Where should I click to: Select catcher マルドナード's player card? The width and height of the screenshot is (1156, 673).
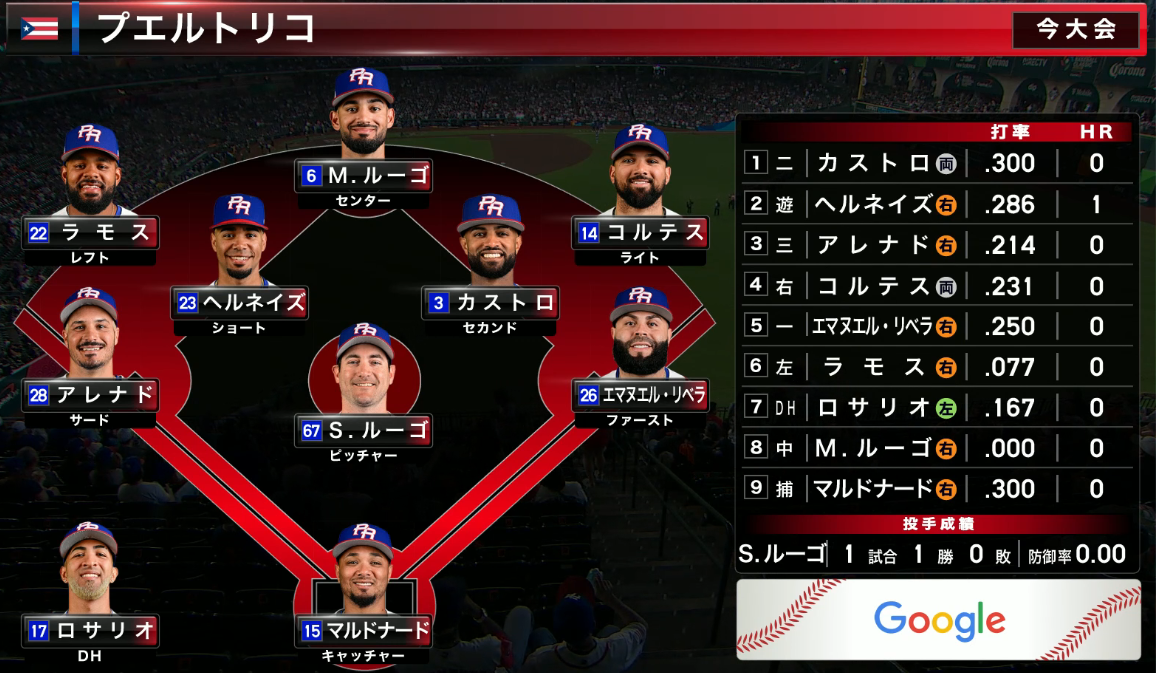(x=364, y=631)
